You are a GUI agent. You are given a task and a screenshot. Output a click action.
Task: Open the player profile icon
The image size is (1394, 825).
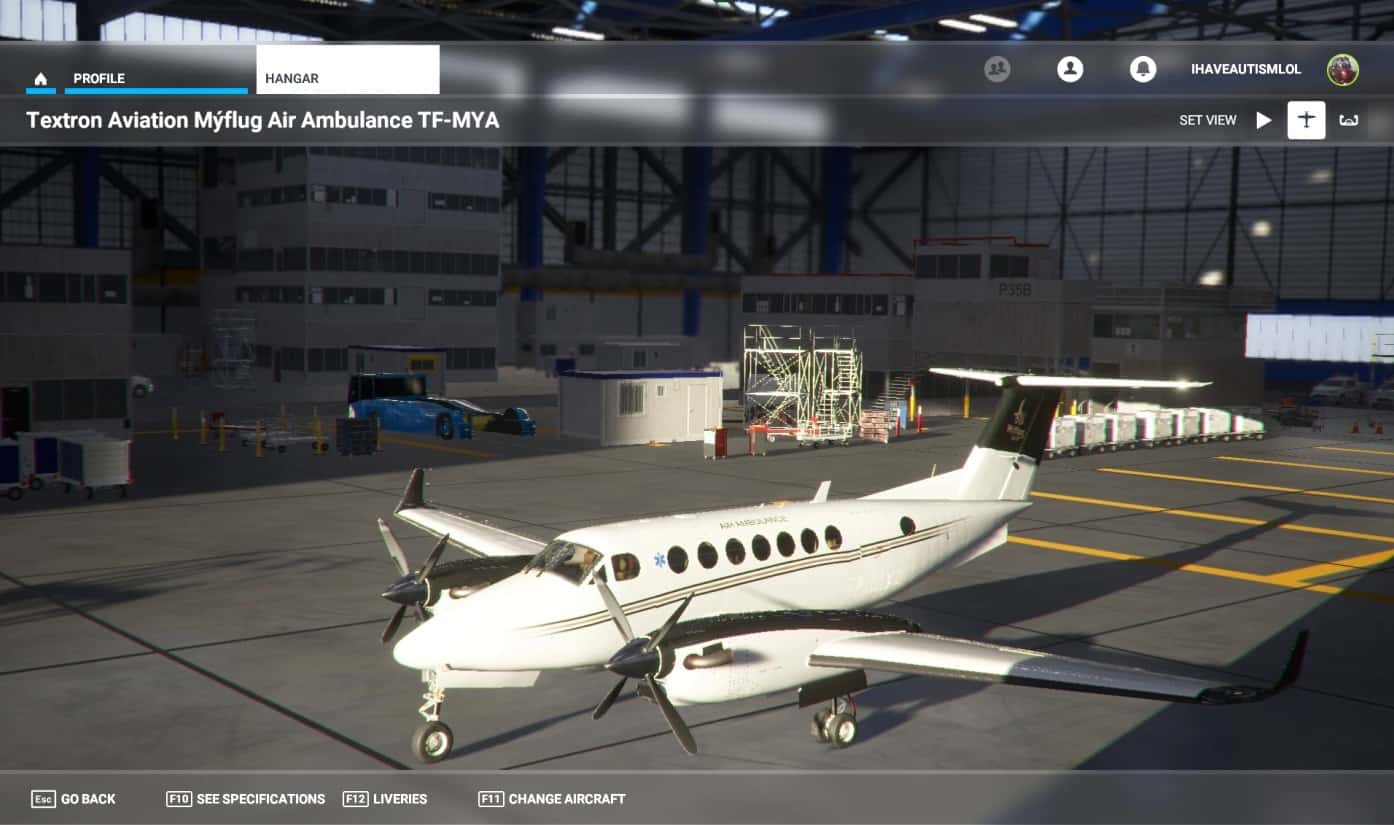pyautogui.click(x=1070, y=69)
